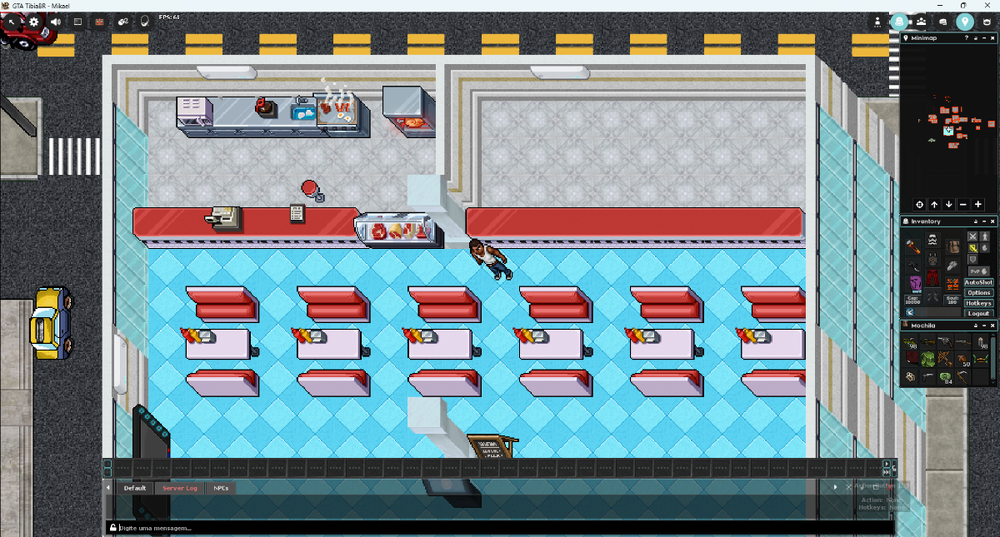Close the game window
This screenshot has height=537, width=1000.
(x=987, y=5)
